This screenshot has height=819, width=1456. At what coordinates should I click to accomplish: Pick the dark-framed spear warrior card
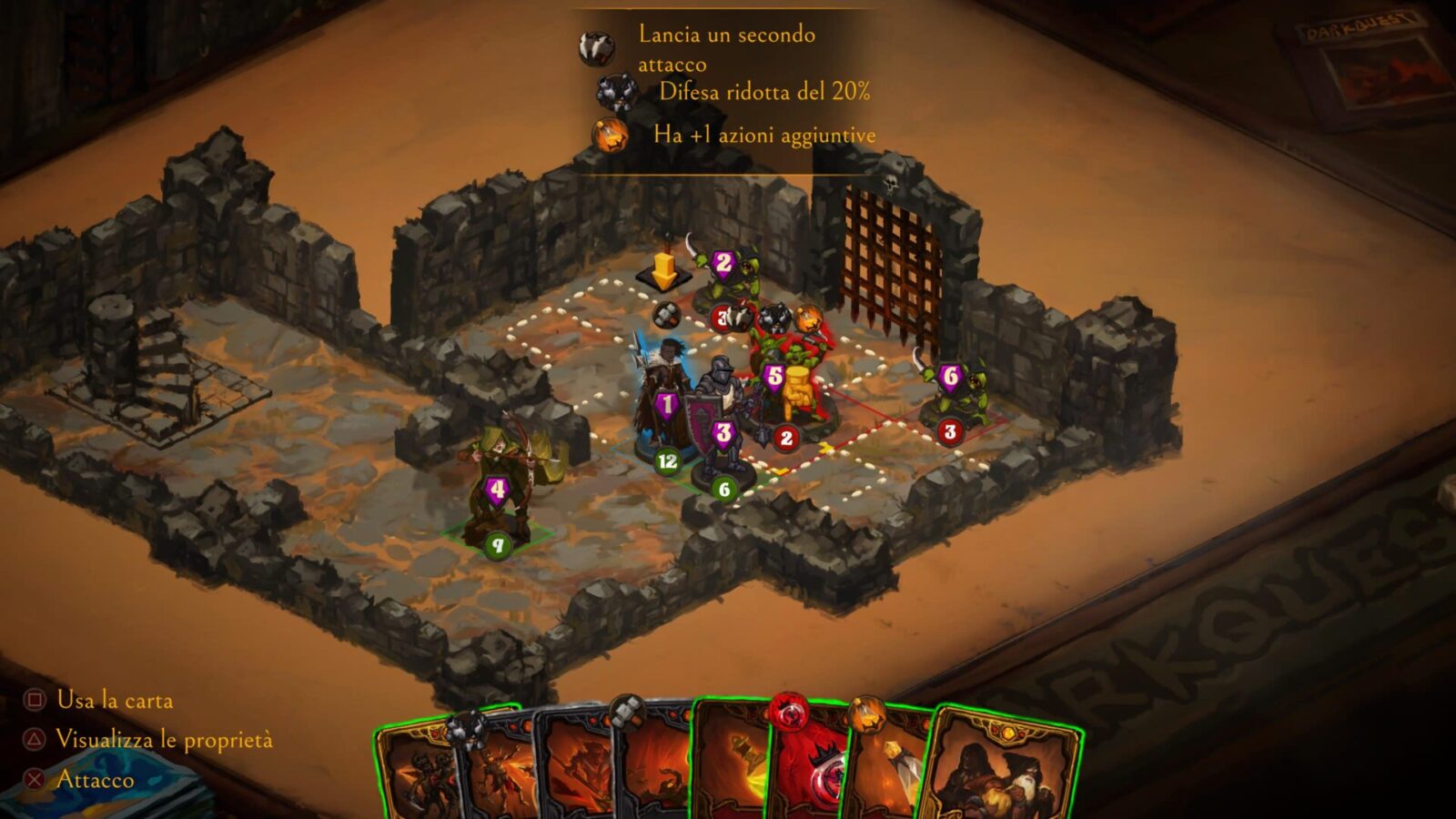point(575,773)
